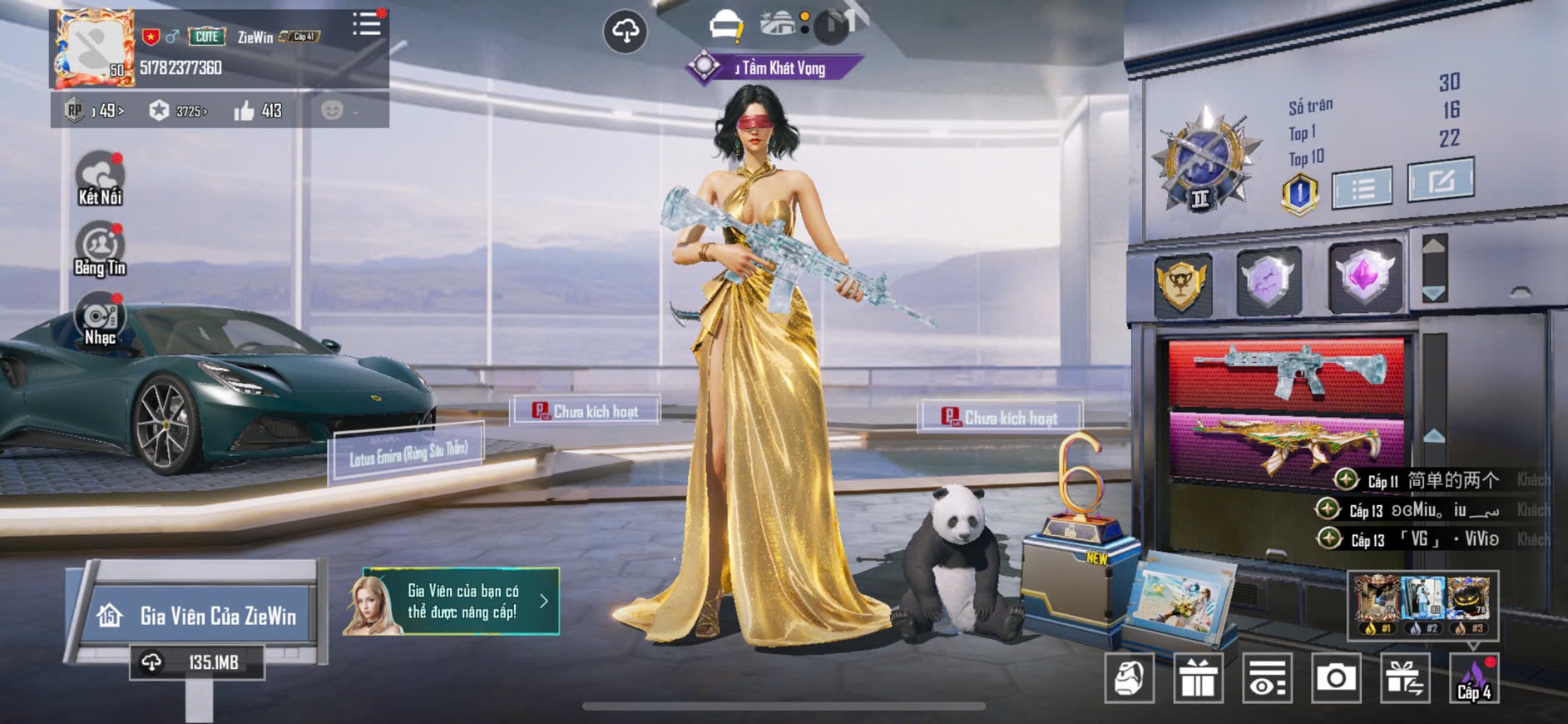Screen dimensions: 1568x724
Task: Open the eye visibility list button
Action: click(x=1267, y=678)
